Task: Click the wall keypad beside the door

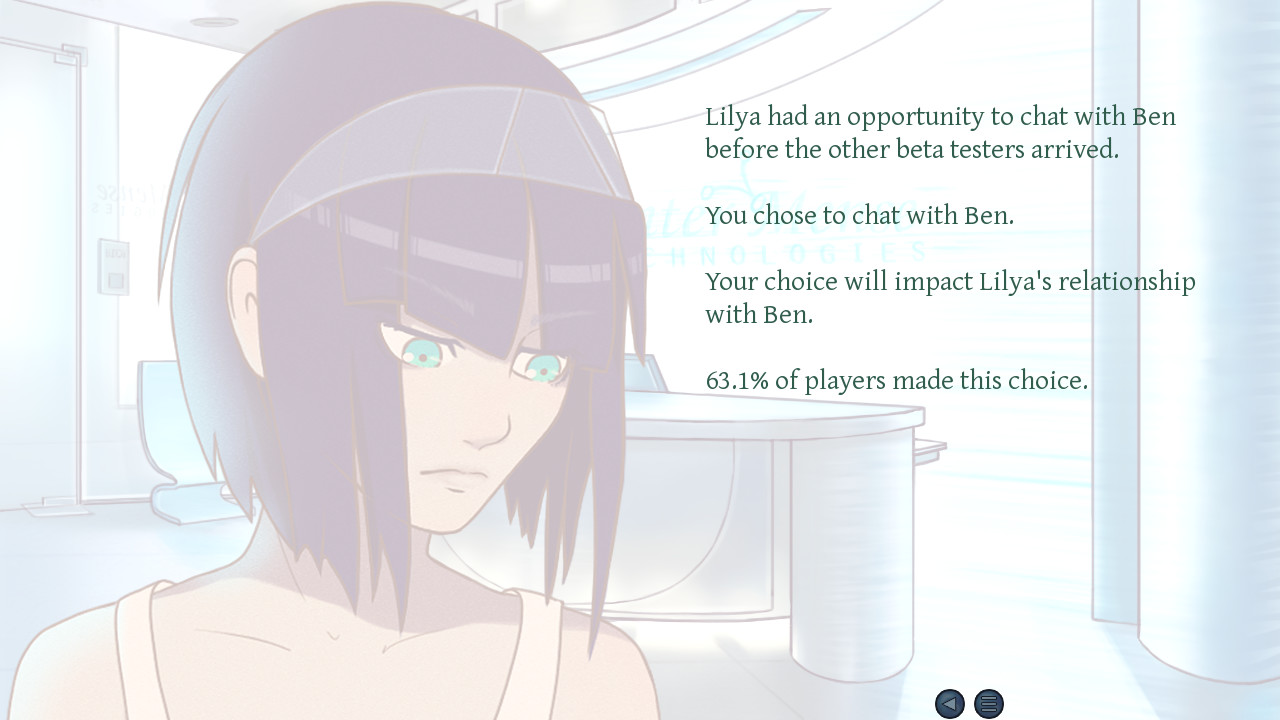Action: pyautogui.click(x=114, y=268)
